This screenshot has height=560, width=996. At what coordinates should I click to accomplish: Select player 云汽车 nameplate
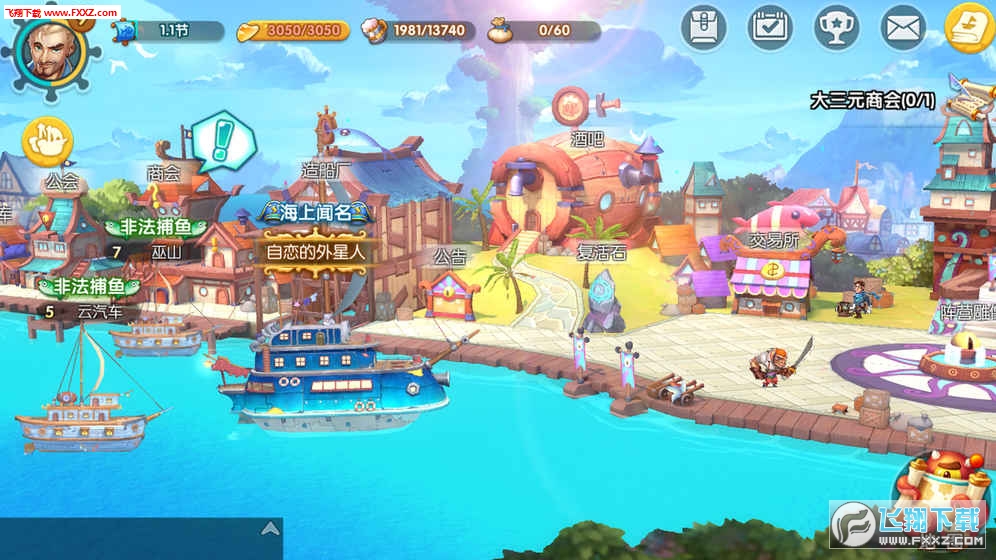pos(100,311)
